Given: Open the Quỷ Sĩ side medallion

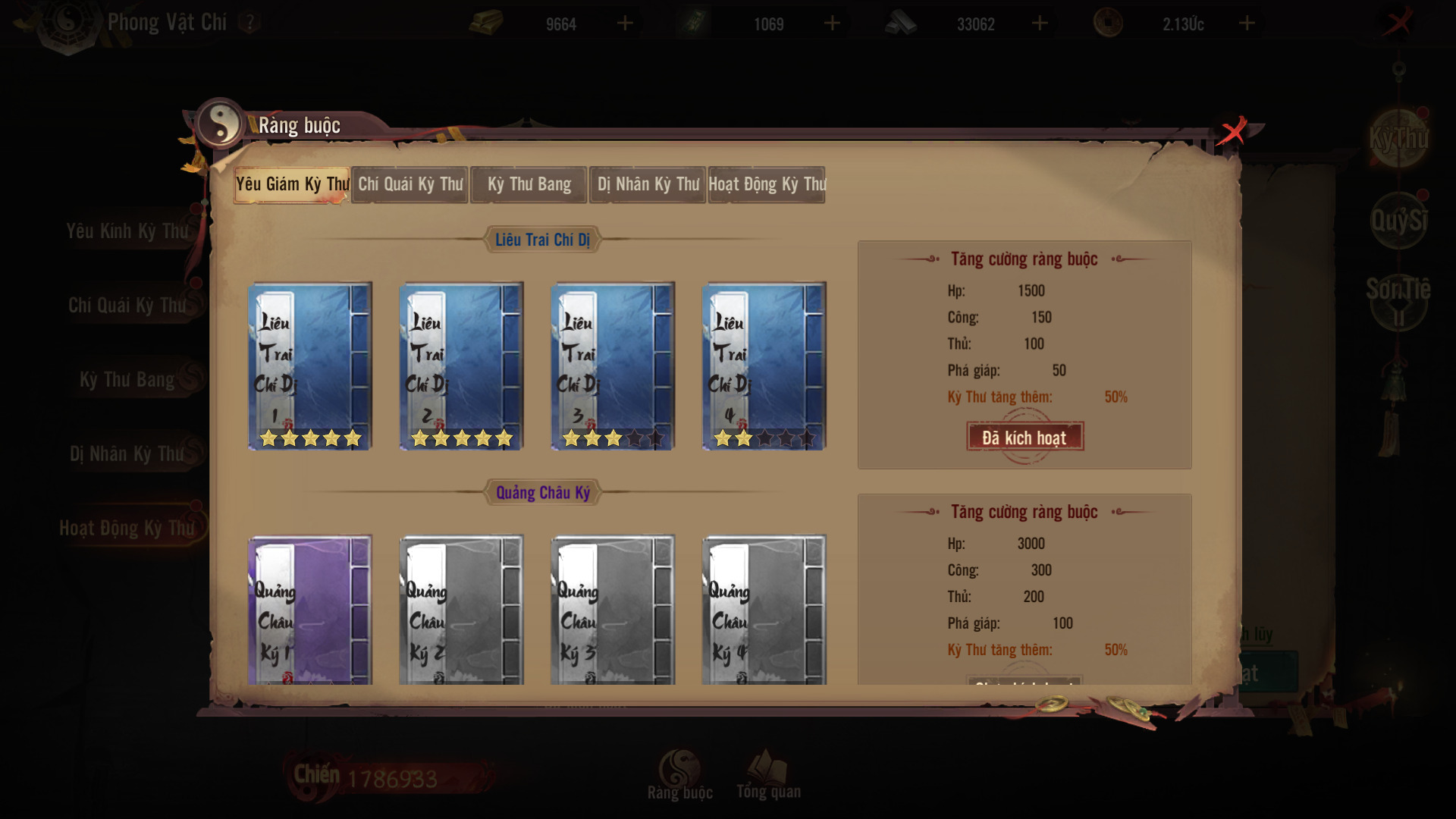Looking at the screenshot, I should (1398, 221).
